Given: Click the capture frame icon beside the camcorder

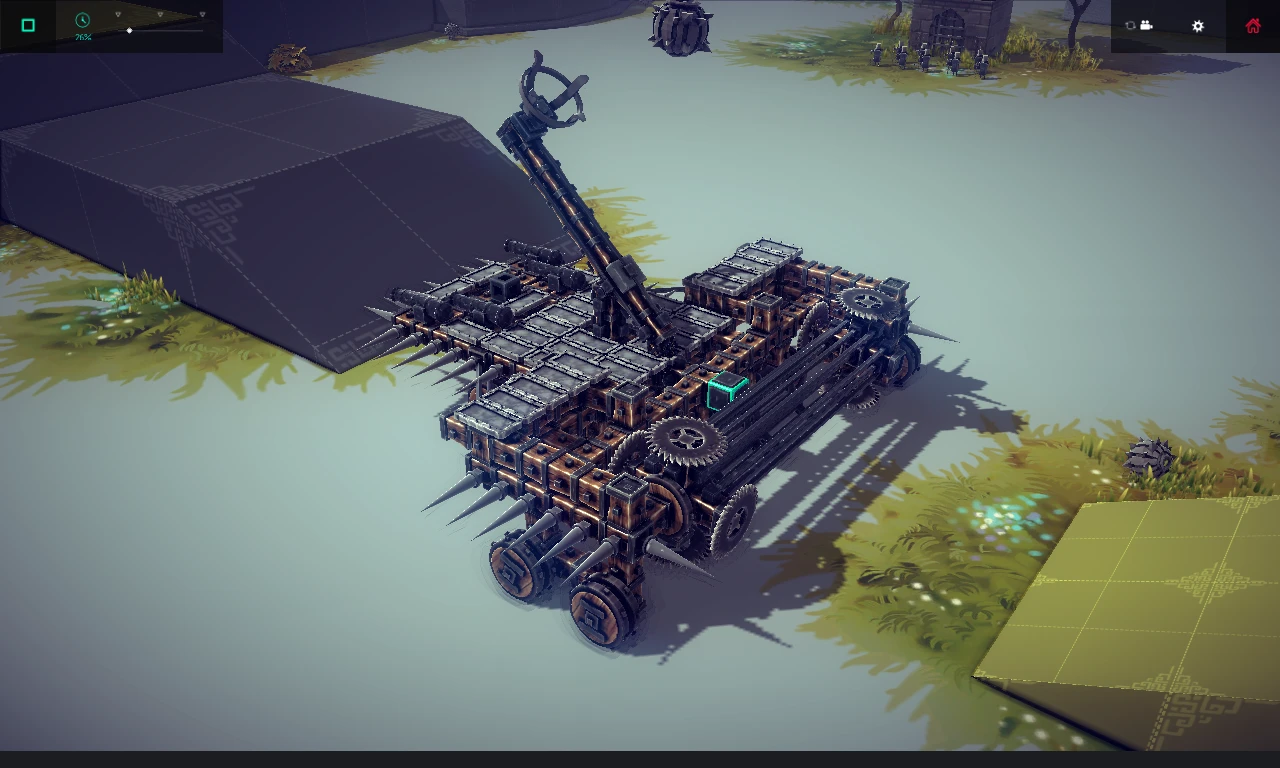Looking at the screenshot, I should tap(1129, 25).
